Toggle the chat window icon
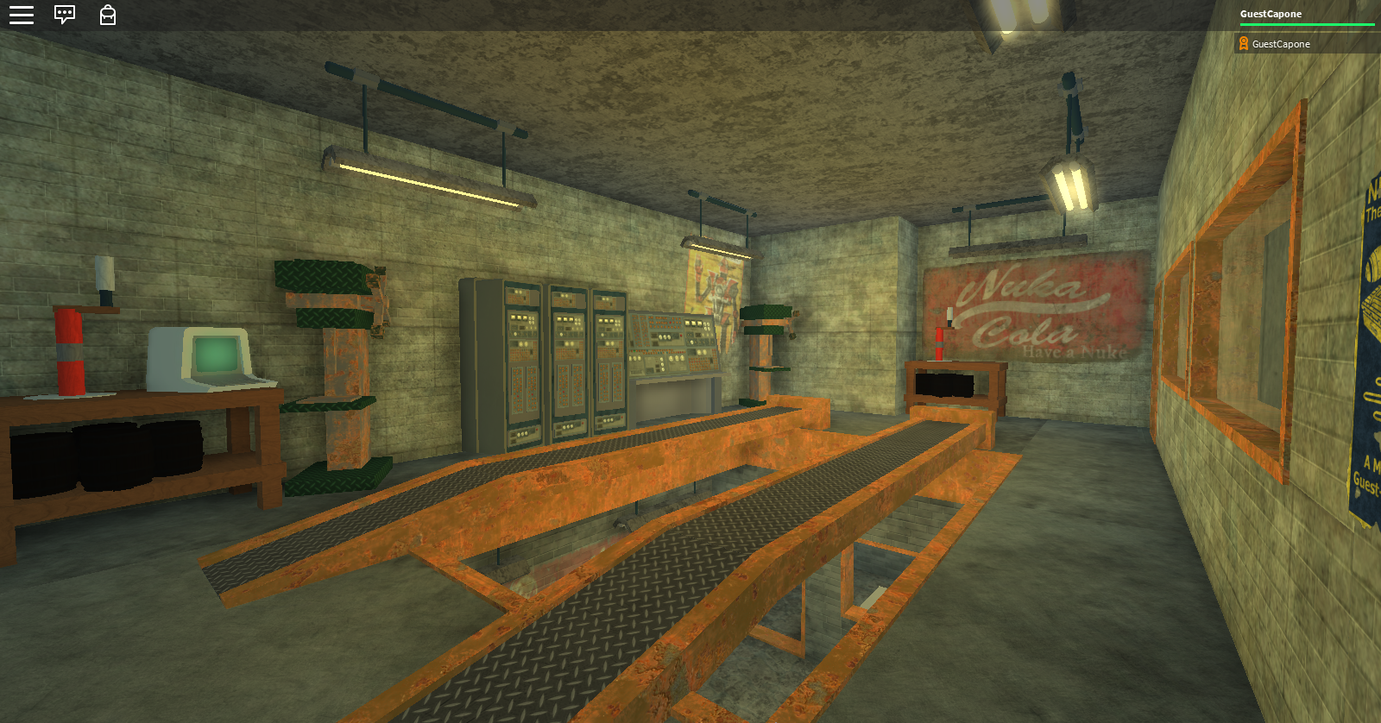Screen dimensions: 1381x723 65,15
